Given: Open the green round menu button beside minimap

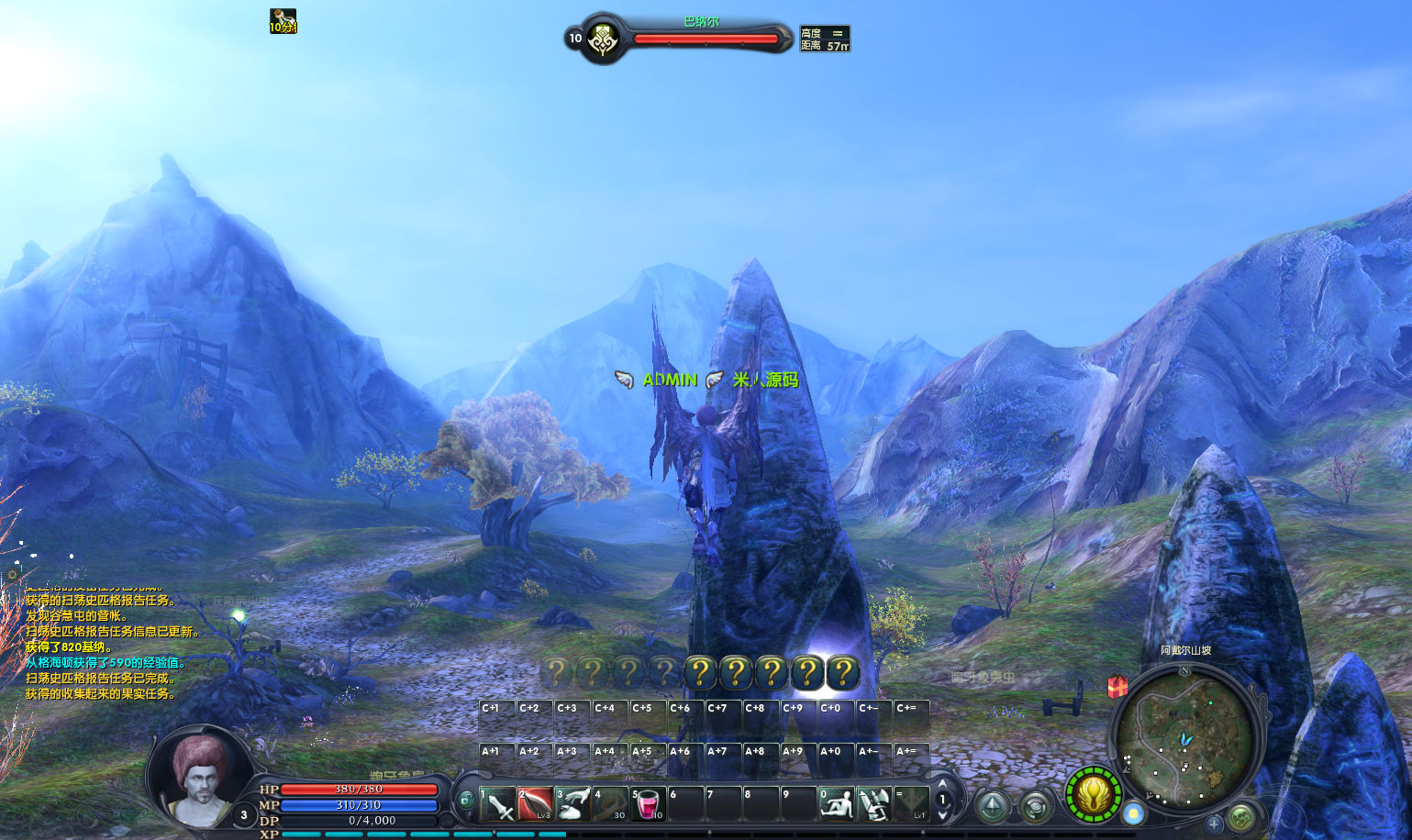Looking at the screenshot, I should (x=1241, y=816).
